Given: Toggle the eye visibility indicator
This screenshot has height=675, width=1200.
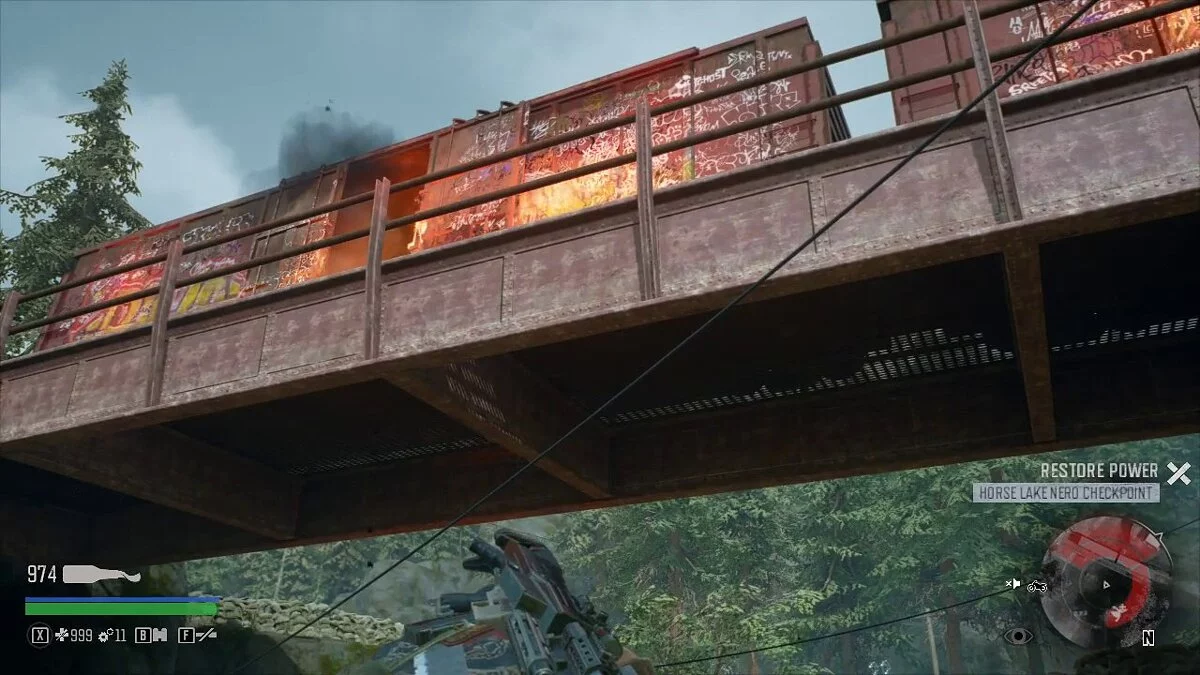Looking at the screenshot, I should (1016, 635).
